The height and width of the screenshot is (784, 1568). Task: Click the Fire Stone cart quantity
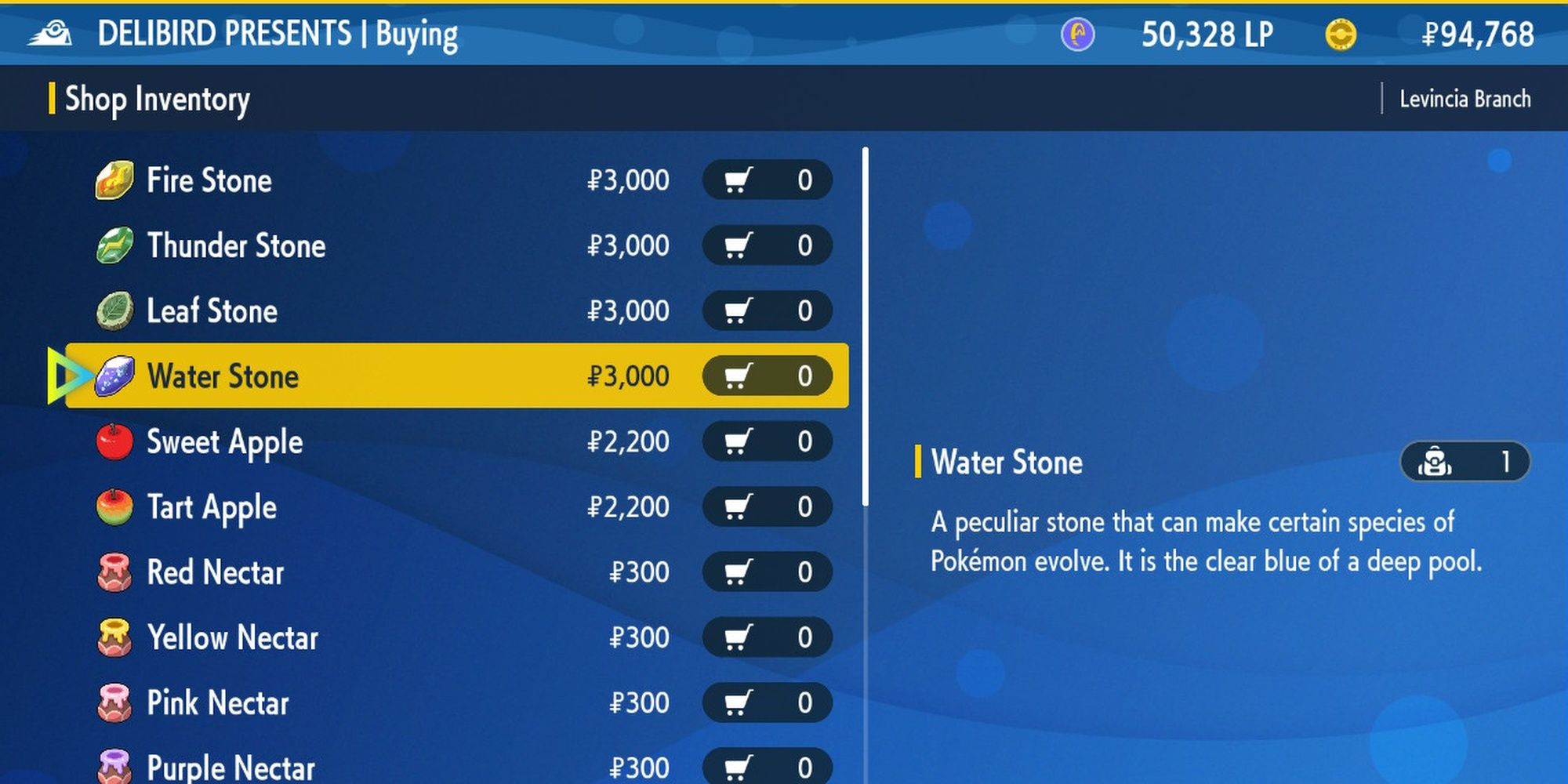pos(767,180)
